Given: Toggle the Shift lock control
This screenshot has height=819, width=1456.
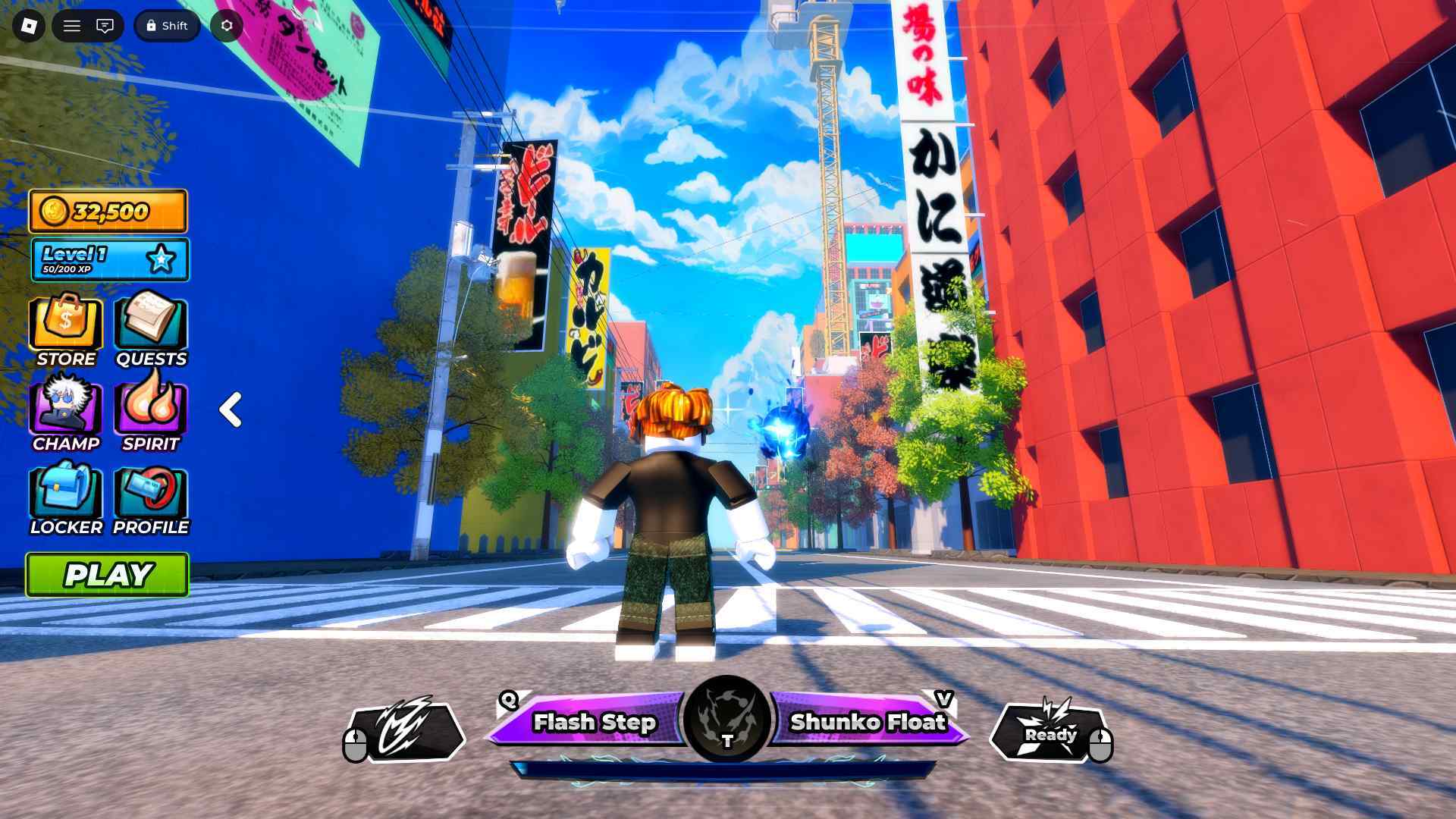Looking at the screenshot, I should click(166, 25).
